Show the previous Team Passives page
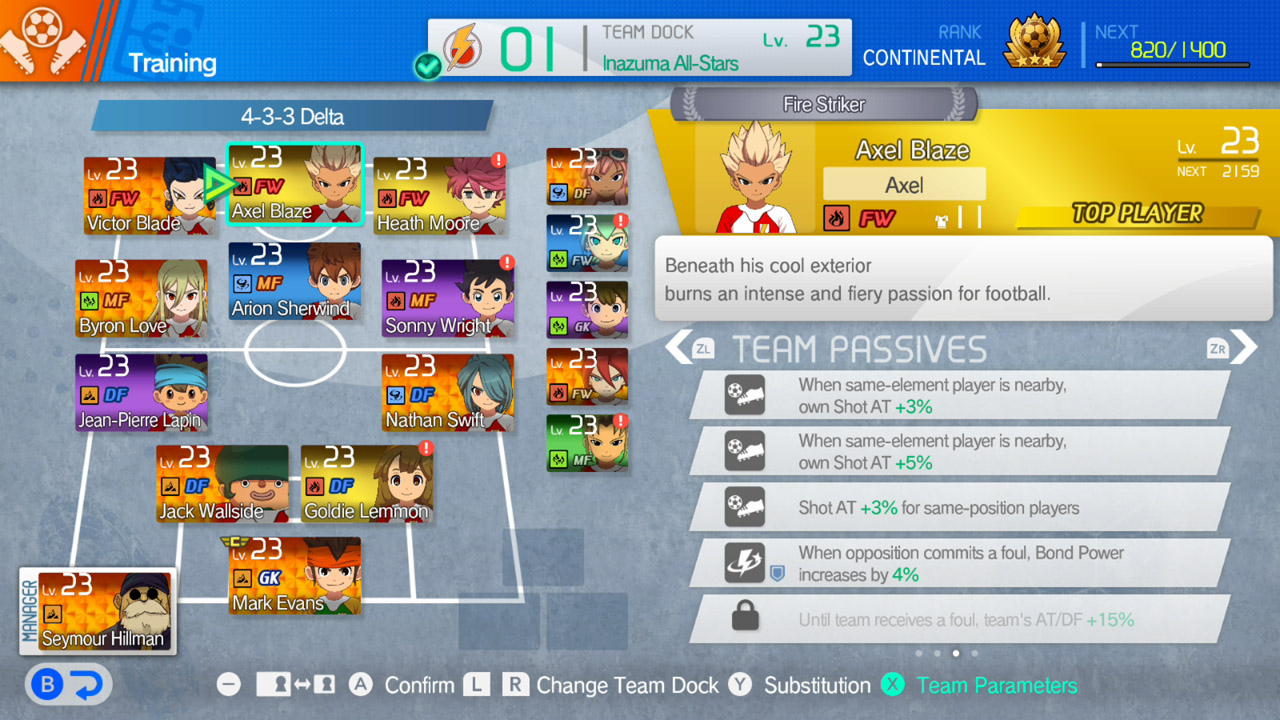Image resolution: width=1280 pixels, height=720 pixels. (x=680, y=348)
